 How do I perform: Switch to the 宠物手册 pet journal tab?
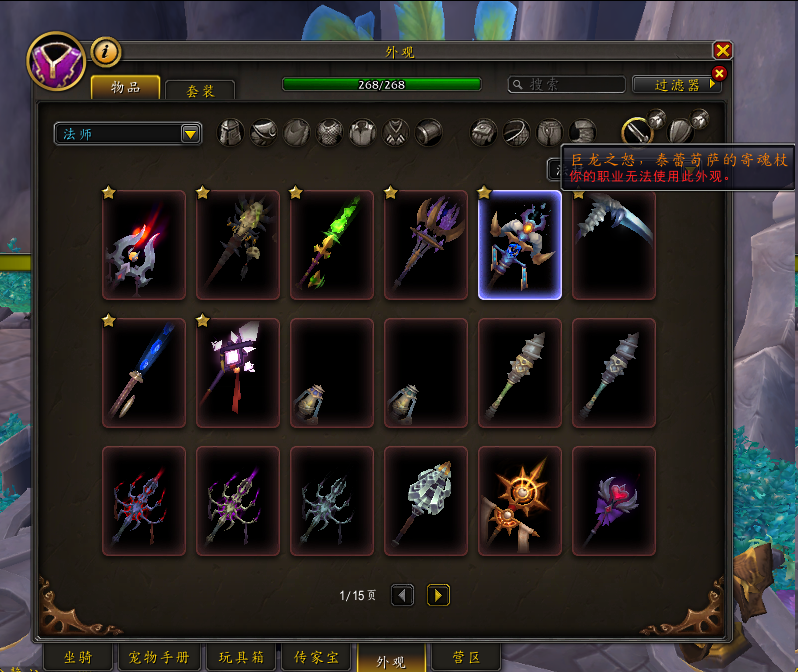pyautogui.click(x=160, y=658)
